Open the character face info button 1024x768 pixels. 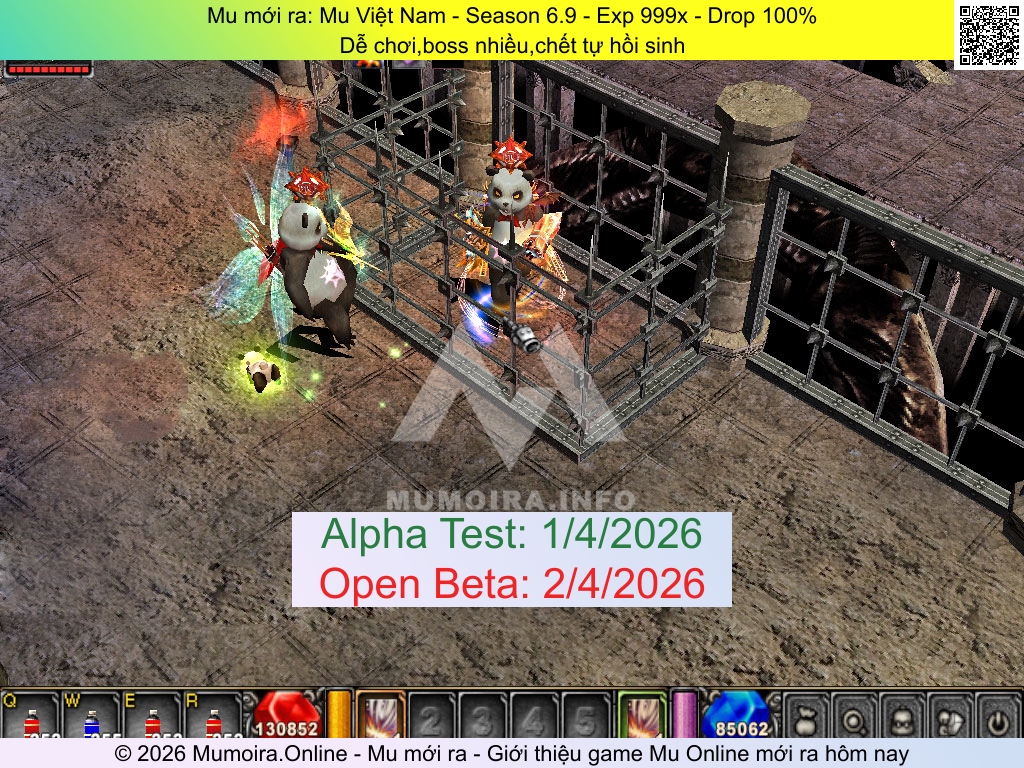point(903,717)
